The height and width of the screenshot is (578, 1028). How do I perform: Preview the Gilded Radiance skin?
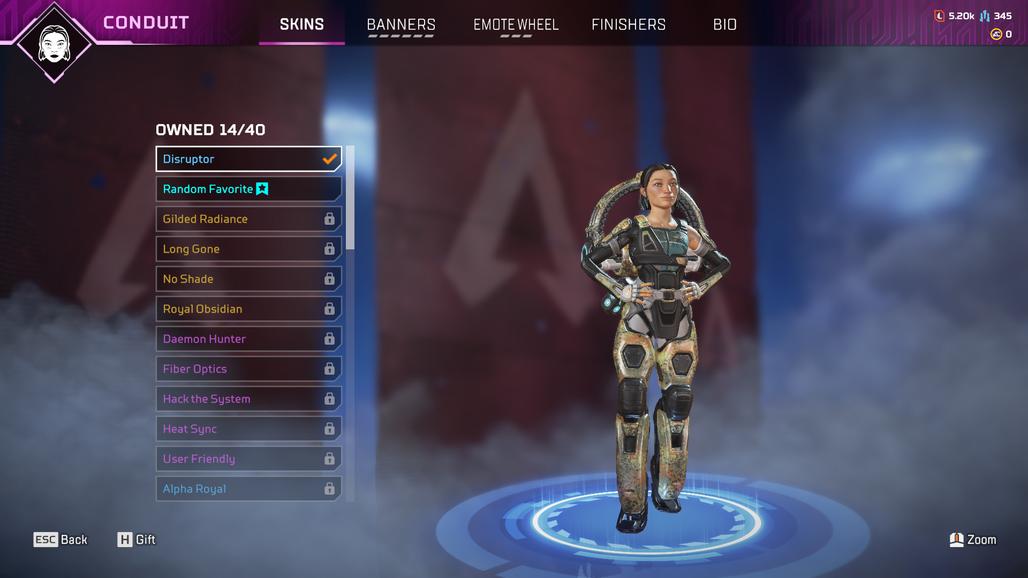point(248,219)
